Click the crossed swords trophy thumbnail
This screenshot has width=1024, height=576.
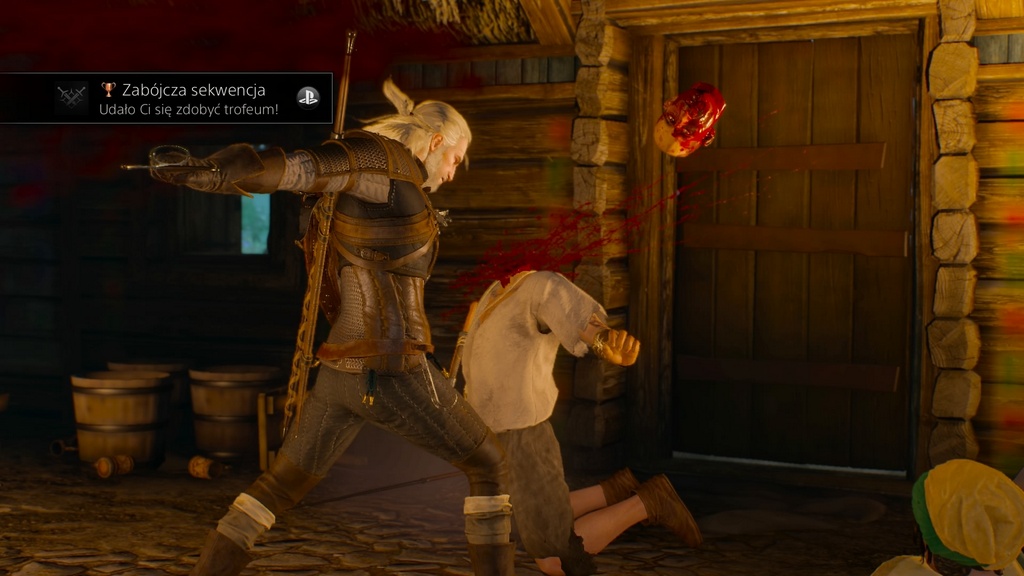[72, 97]
